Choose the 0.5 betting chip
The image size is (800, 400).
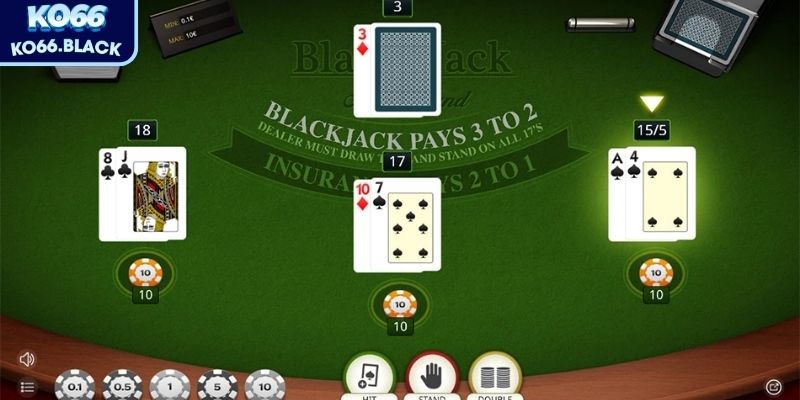123,387
